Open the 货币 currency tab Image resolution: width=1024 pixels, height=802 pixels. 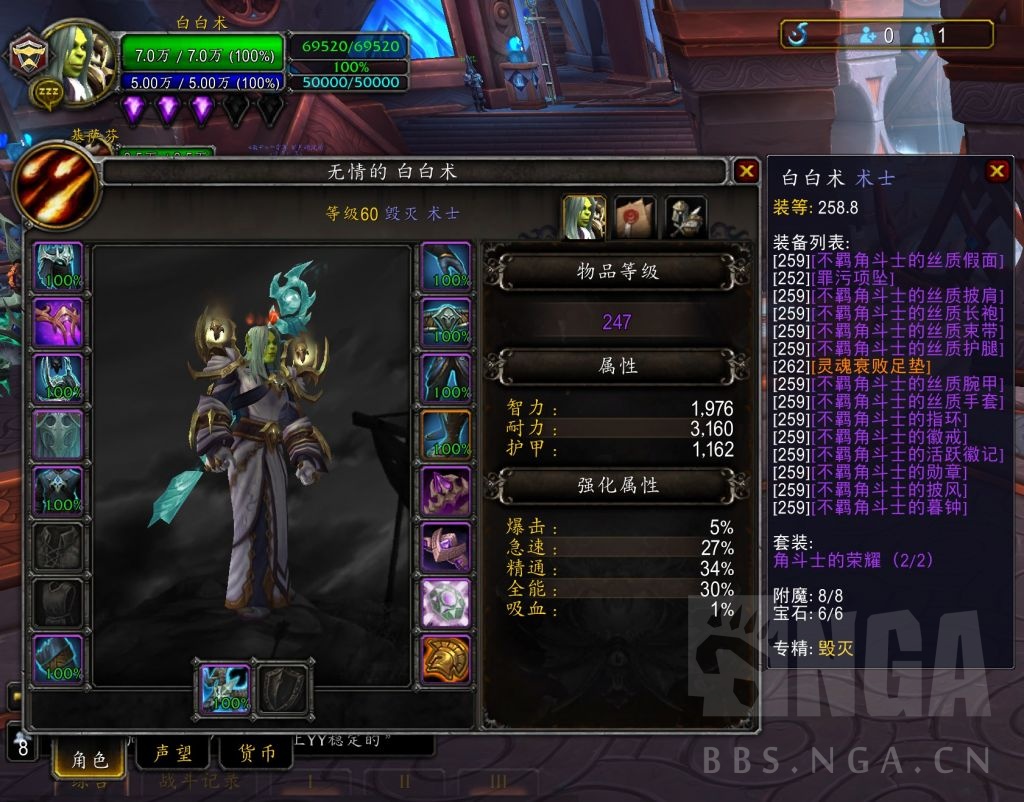pyautogui.click(x=256, y=754)
